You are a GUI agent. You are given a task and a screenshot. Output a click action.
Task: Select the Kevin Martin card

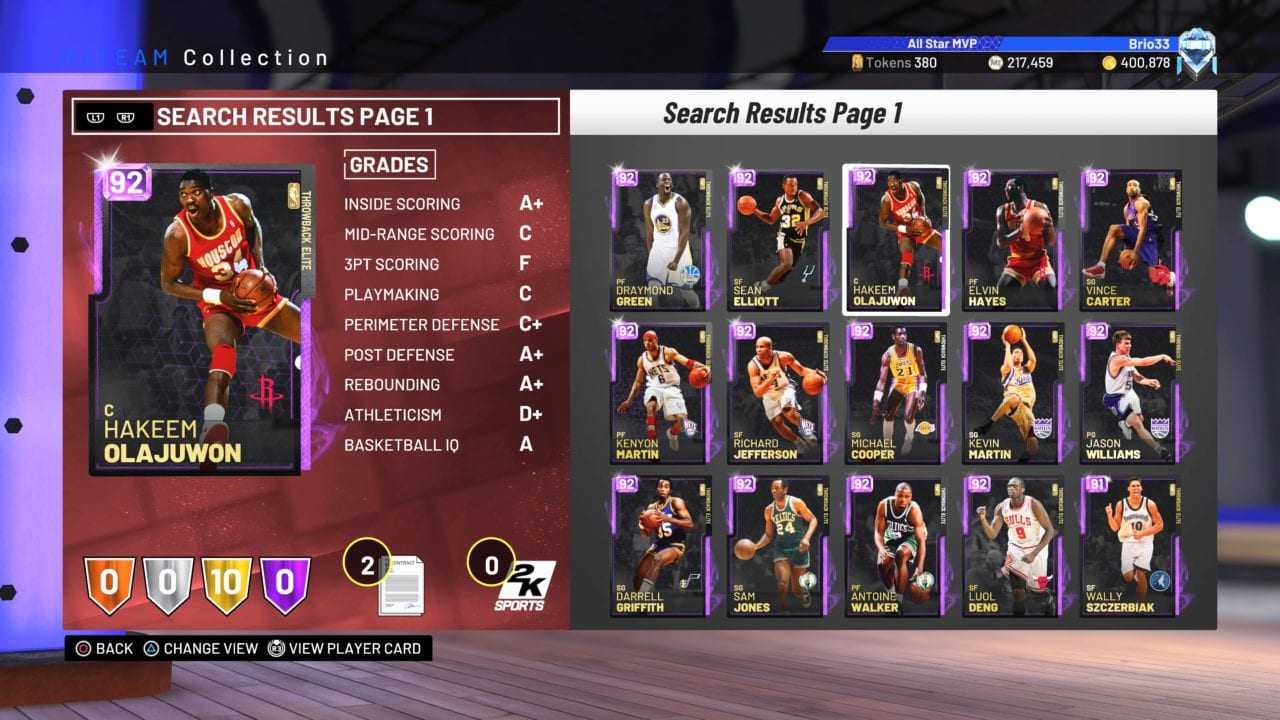pyautogui.click(x=1012, y=393)
